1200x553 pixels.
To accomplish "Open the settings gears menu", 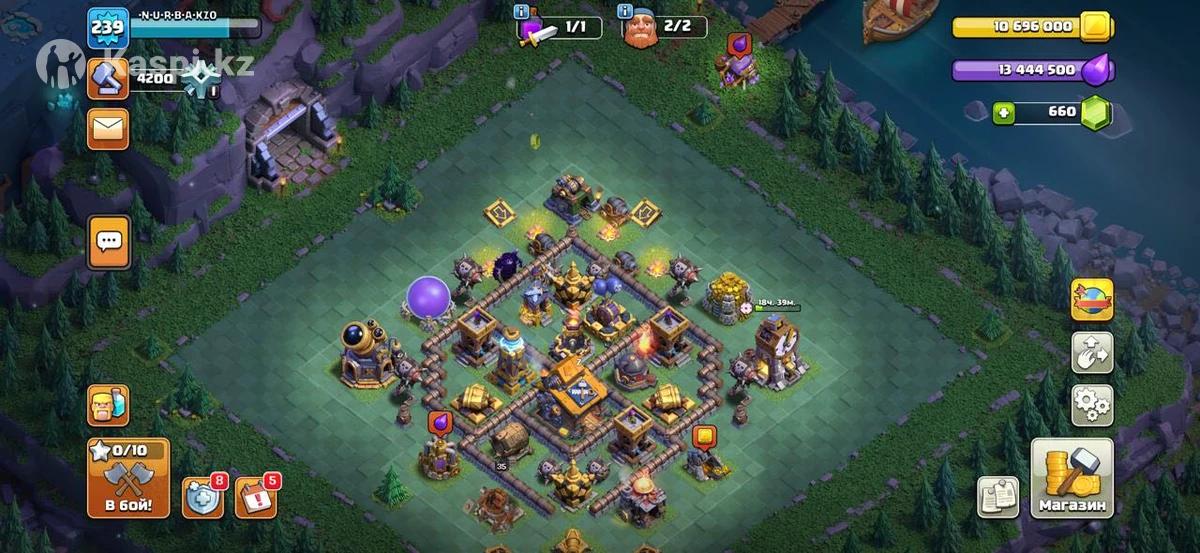I will click(1092, 405).
